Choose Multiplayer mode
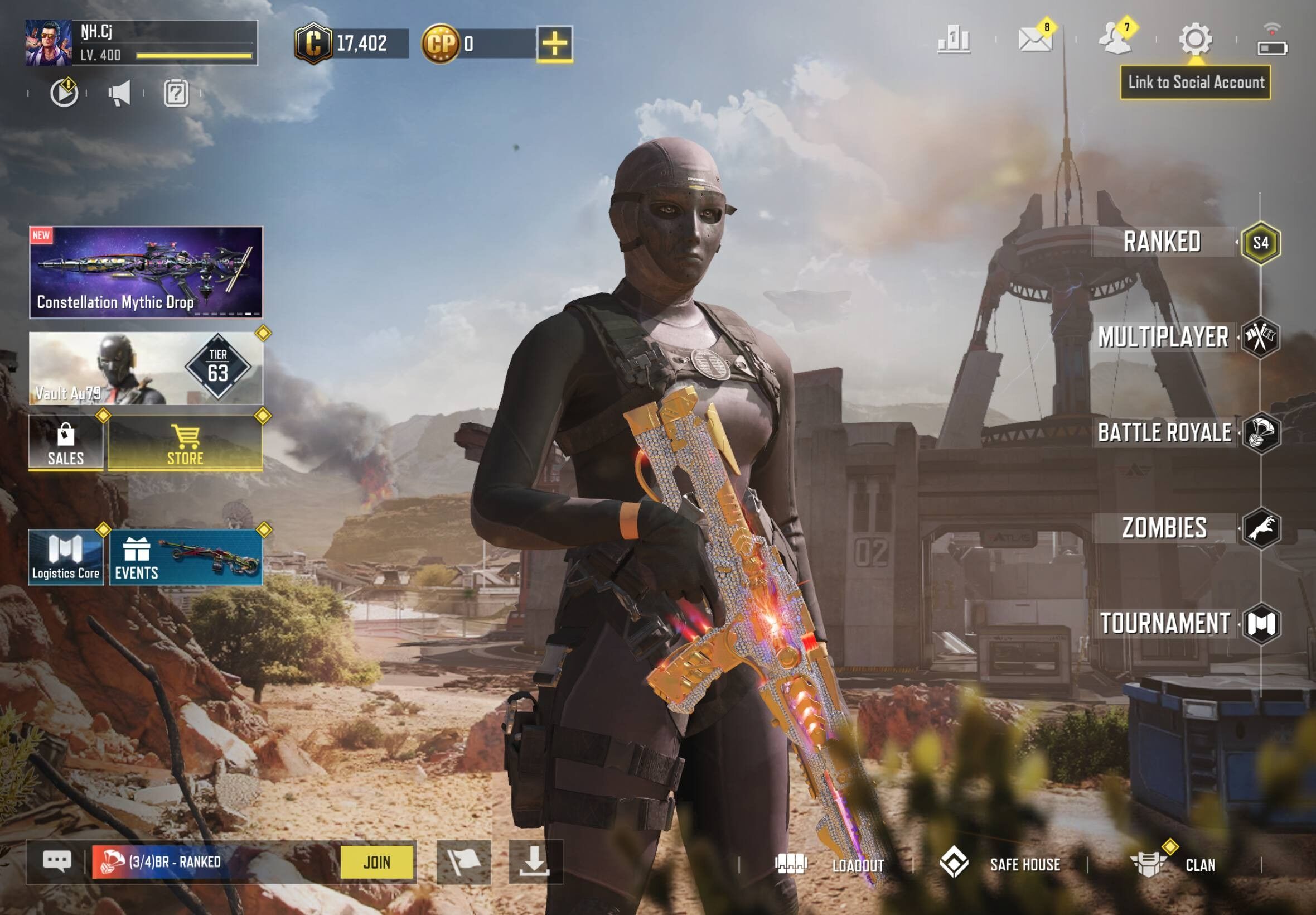 (x=1163, y=337)
